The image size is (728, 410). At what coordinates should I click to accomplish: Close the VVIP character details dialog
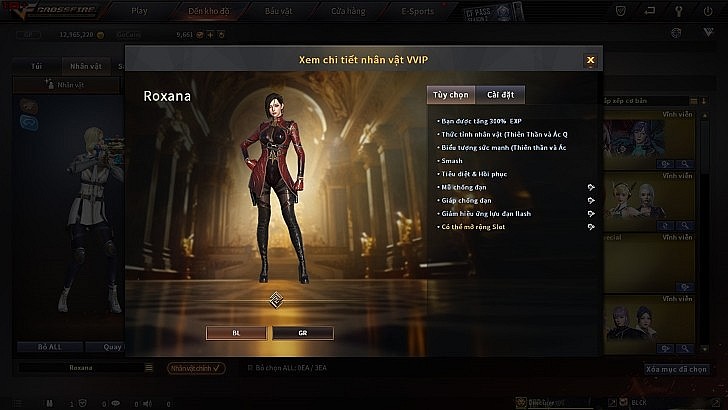pyautogui.click(x=591, y=60)
